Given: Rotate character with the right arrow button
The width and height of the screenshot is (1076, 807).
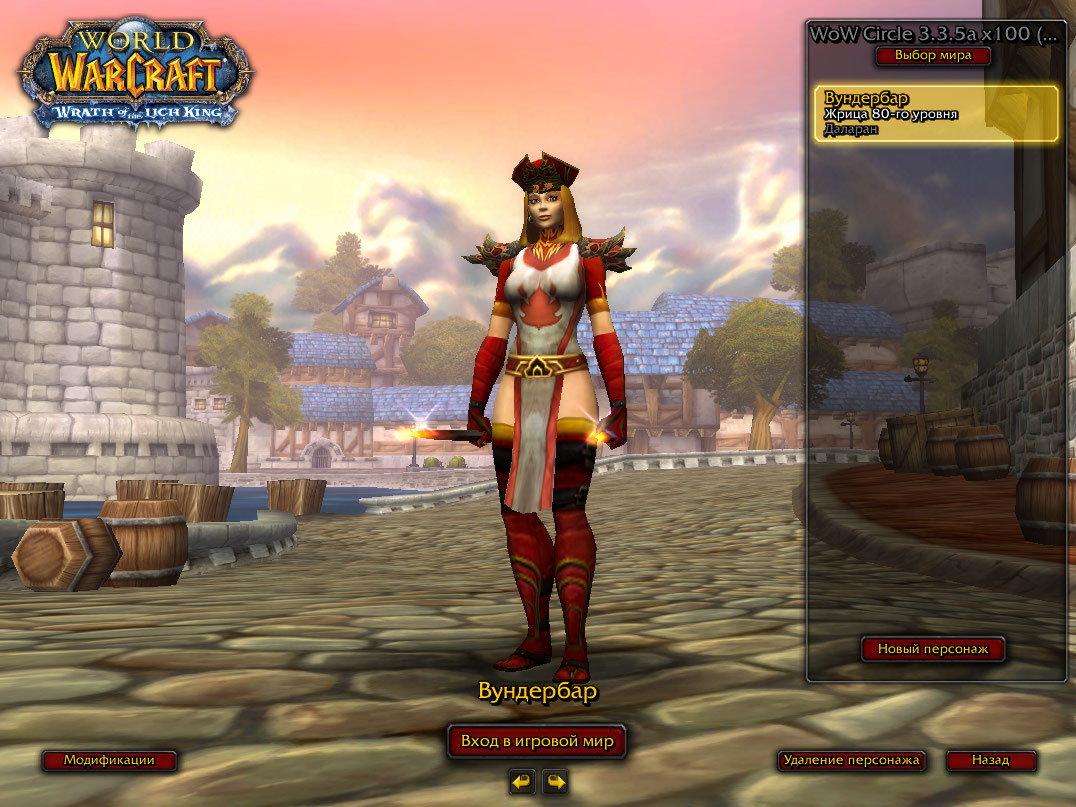Looking at the screenshot, I should pos(555,782).
